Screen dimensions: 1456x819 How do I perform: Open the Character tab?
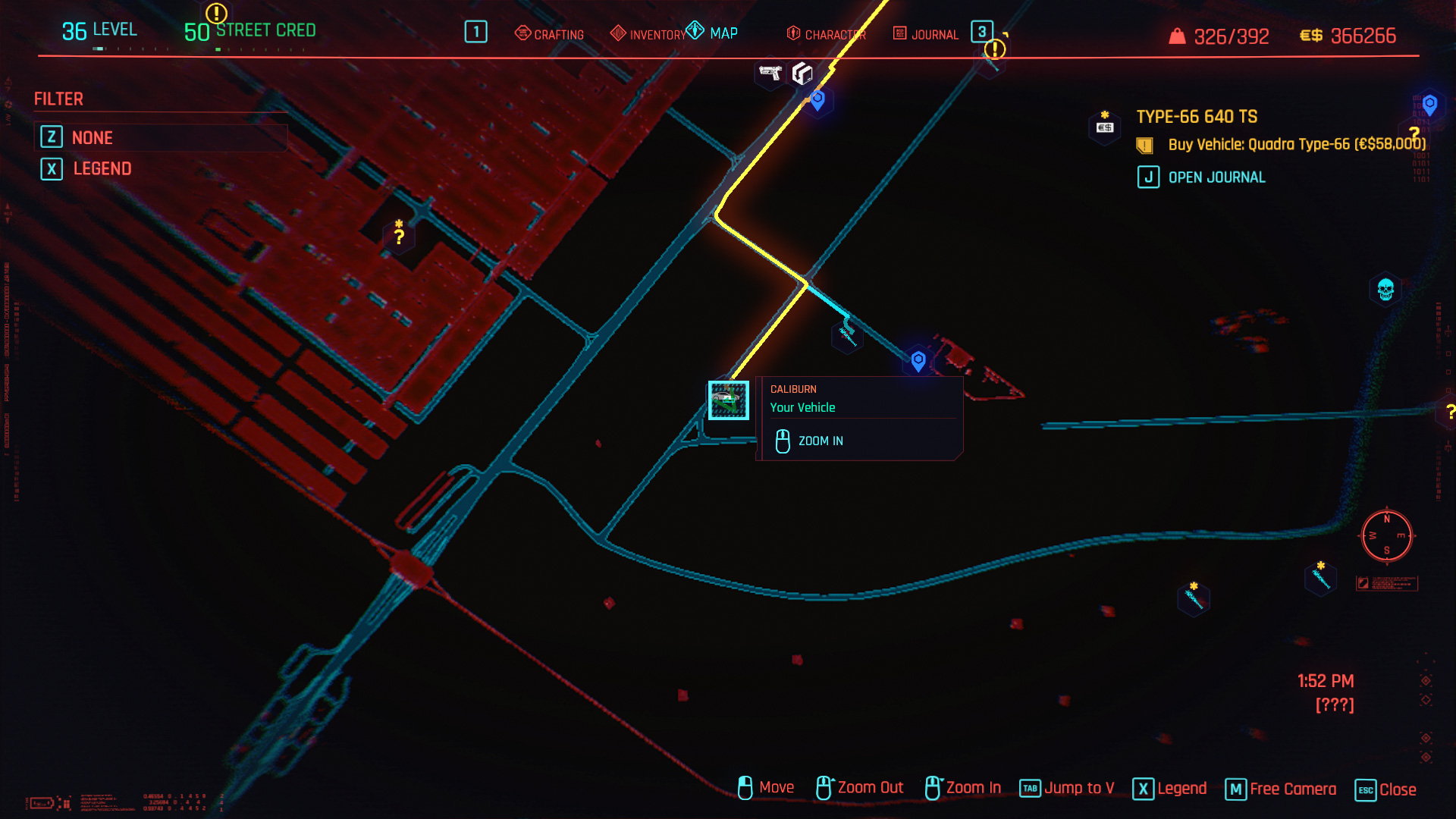pos(827,34)
